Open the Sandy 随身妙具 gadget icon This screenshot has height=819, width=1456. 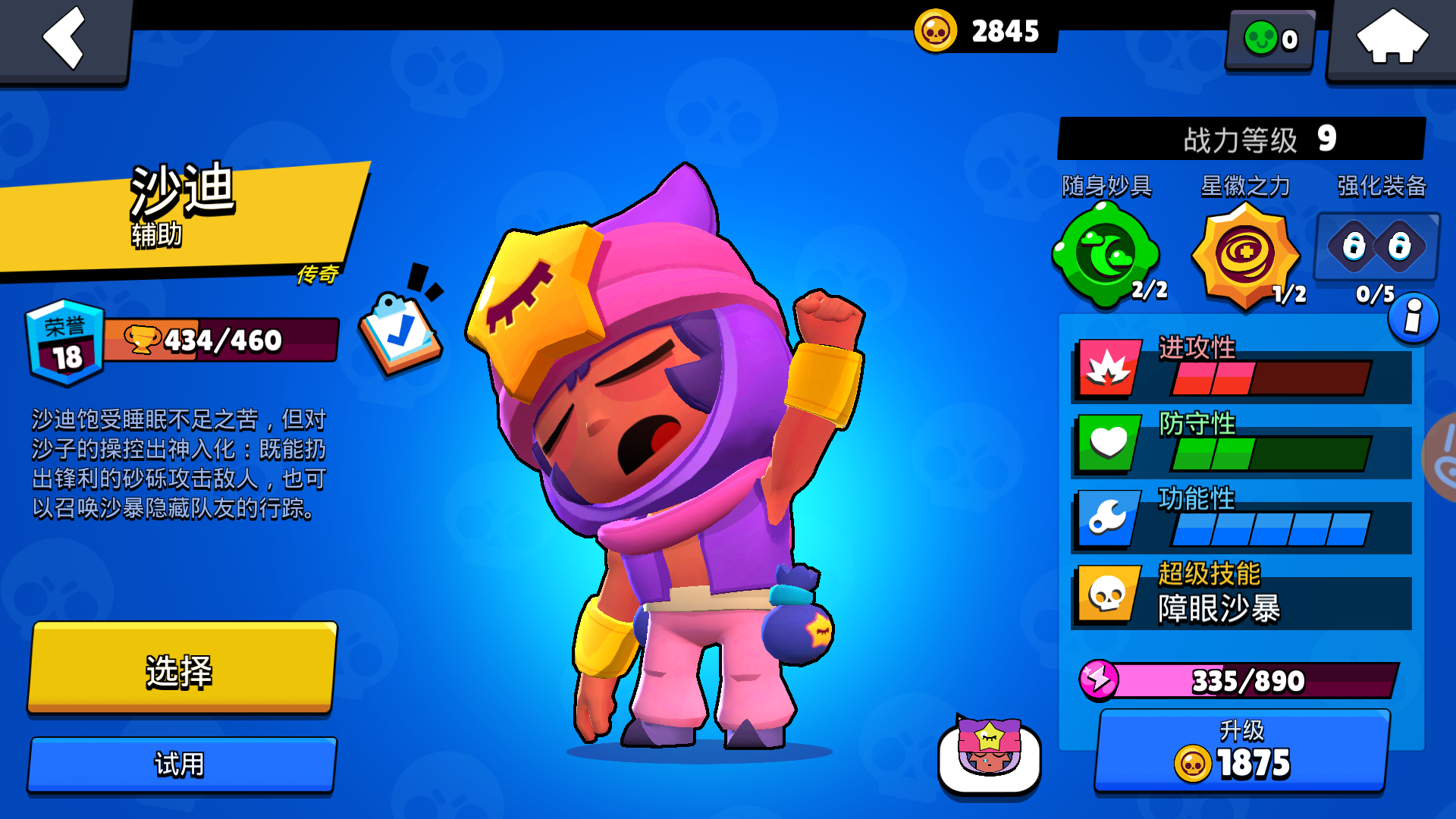coord(1106,254)
